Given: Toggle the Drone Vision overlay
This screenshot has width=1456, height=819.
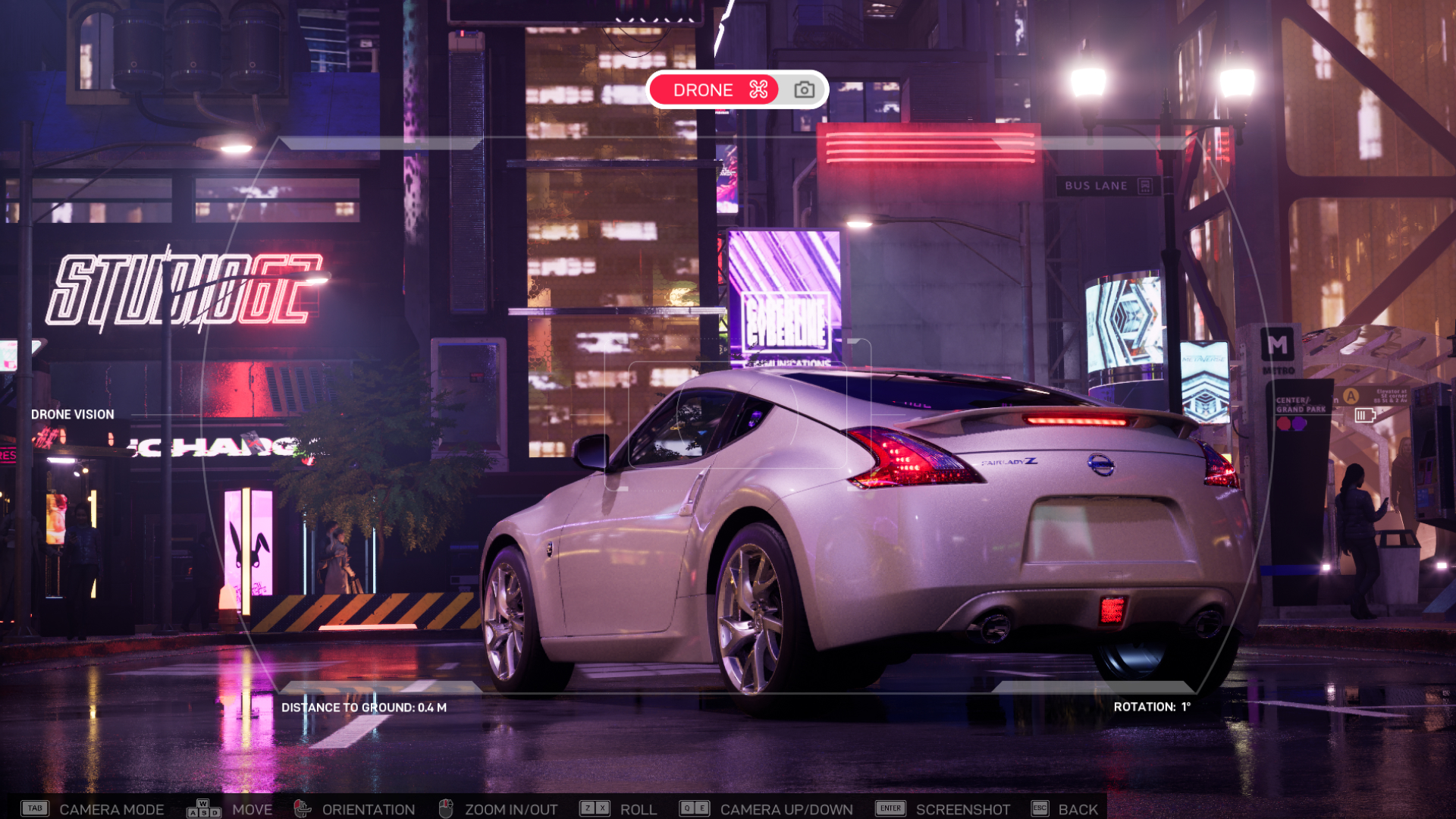Looking at the screenshot, I should tap(72, 414).
